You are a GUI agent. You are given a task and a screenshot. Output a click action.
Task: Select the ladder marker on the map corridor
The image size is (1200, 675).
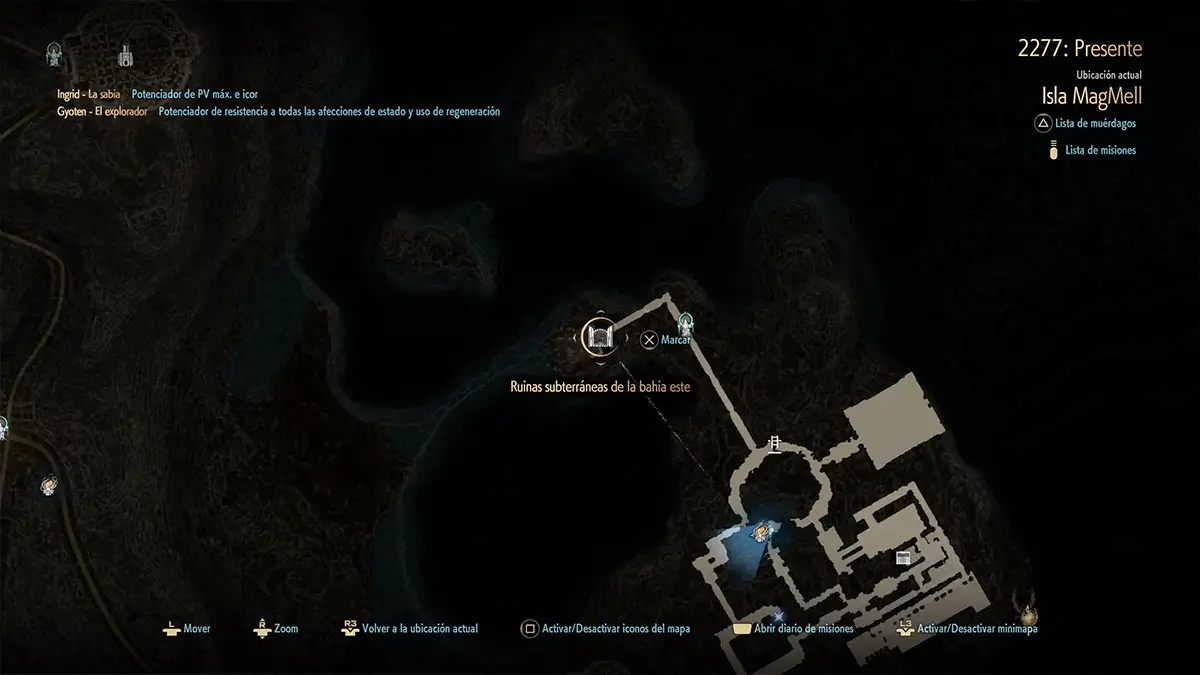tap(773, 444)
